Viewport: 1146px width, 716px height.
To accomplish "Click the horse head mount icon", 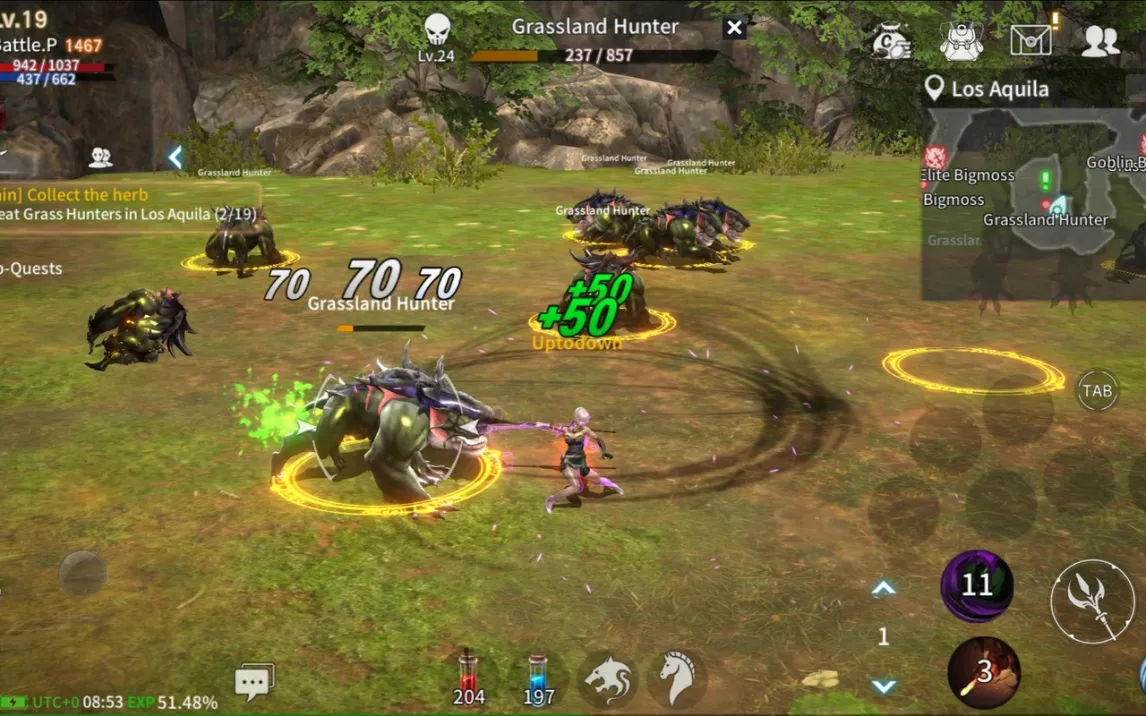I will click(x=677, y=679).
